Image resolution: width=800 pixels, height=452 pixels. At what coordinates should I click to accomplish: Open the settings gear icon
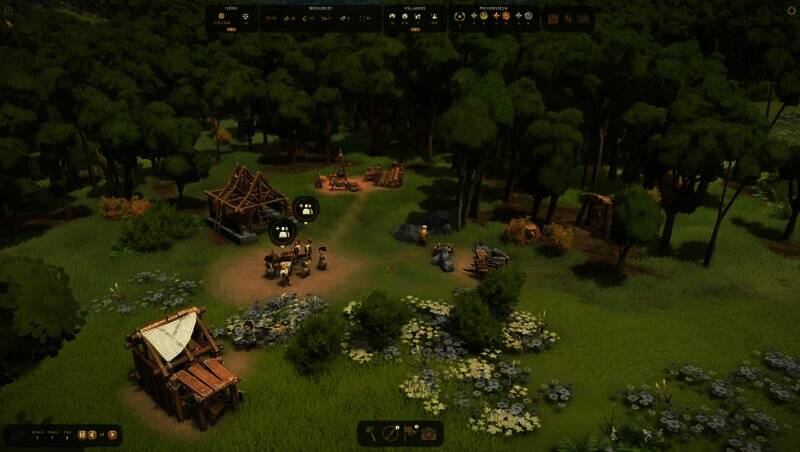click(791, 11)
